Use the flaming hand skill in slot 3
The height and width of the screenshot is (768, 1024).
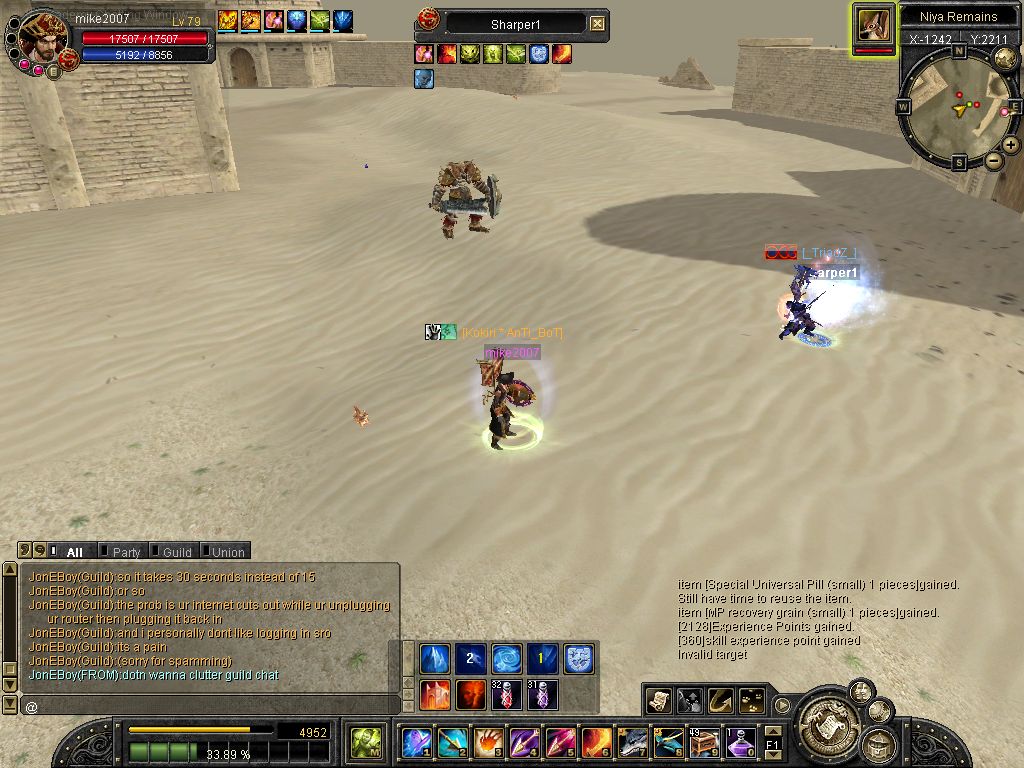click(488, 743)
